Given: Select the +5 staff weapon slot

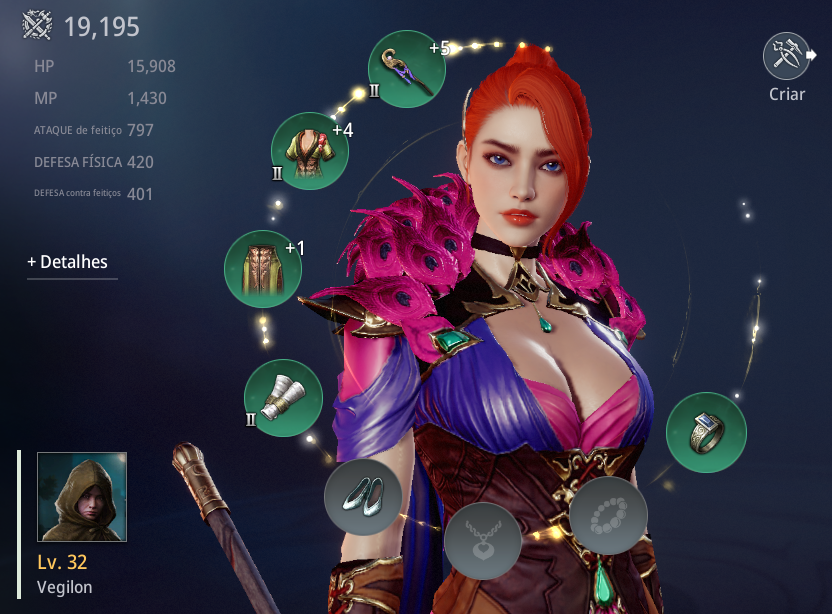Looking at the screenshot, I should coord(406,70).
